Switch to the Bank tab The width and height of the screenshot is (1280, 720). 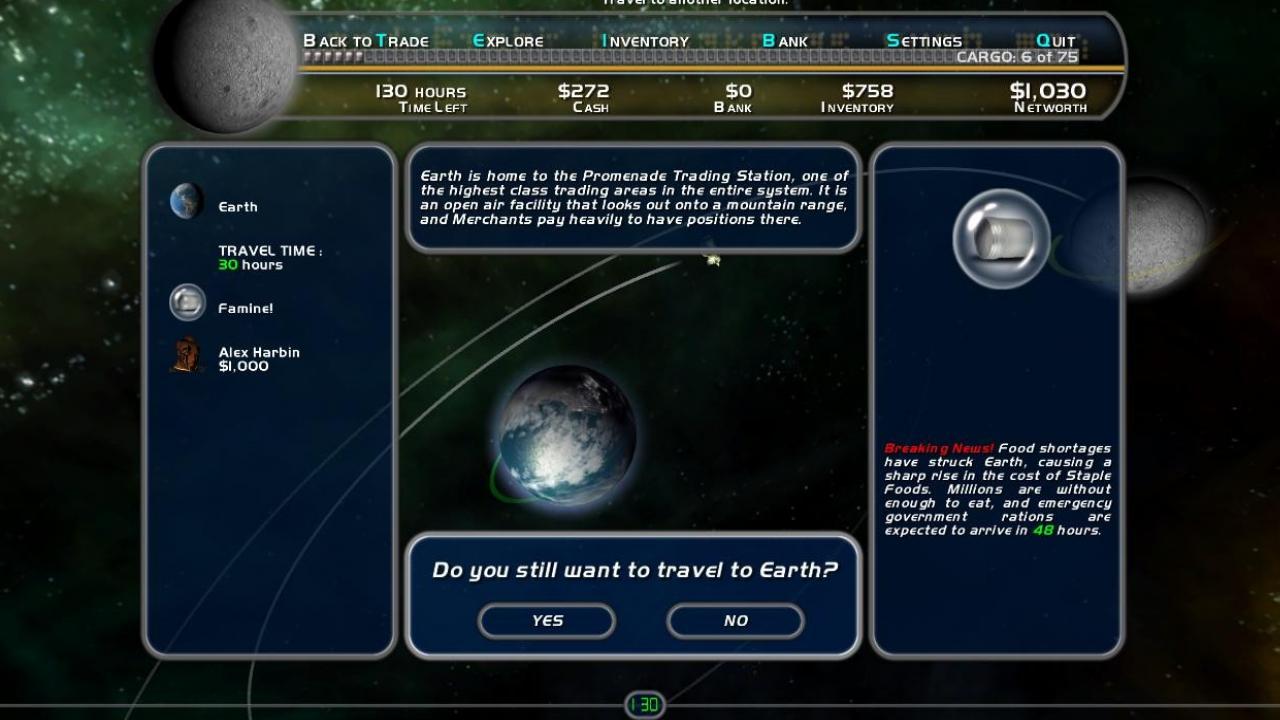point(786,41)
